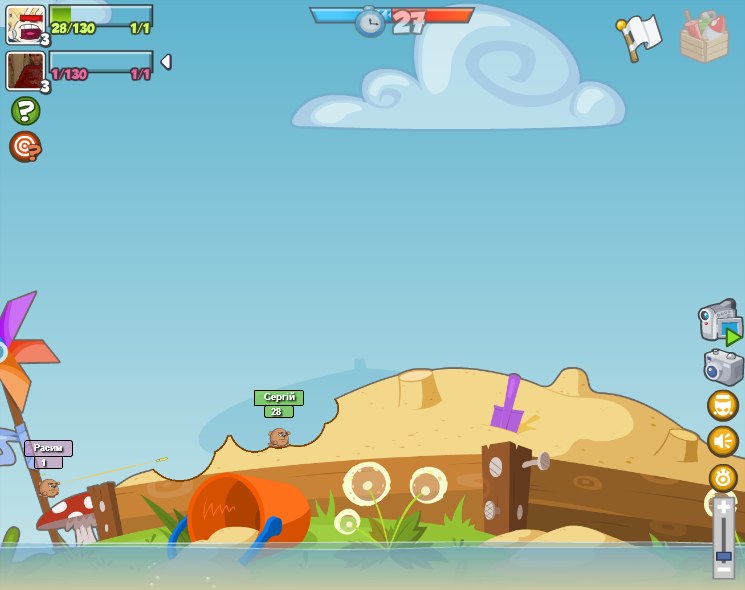
Task: Wave the white surrender flag
Action: [639, 37]
